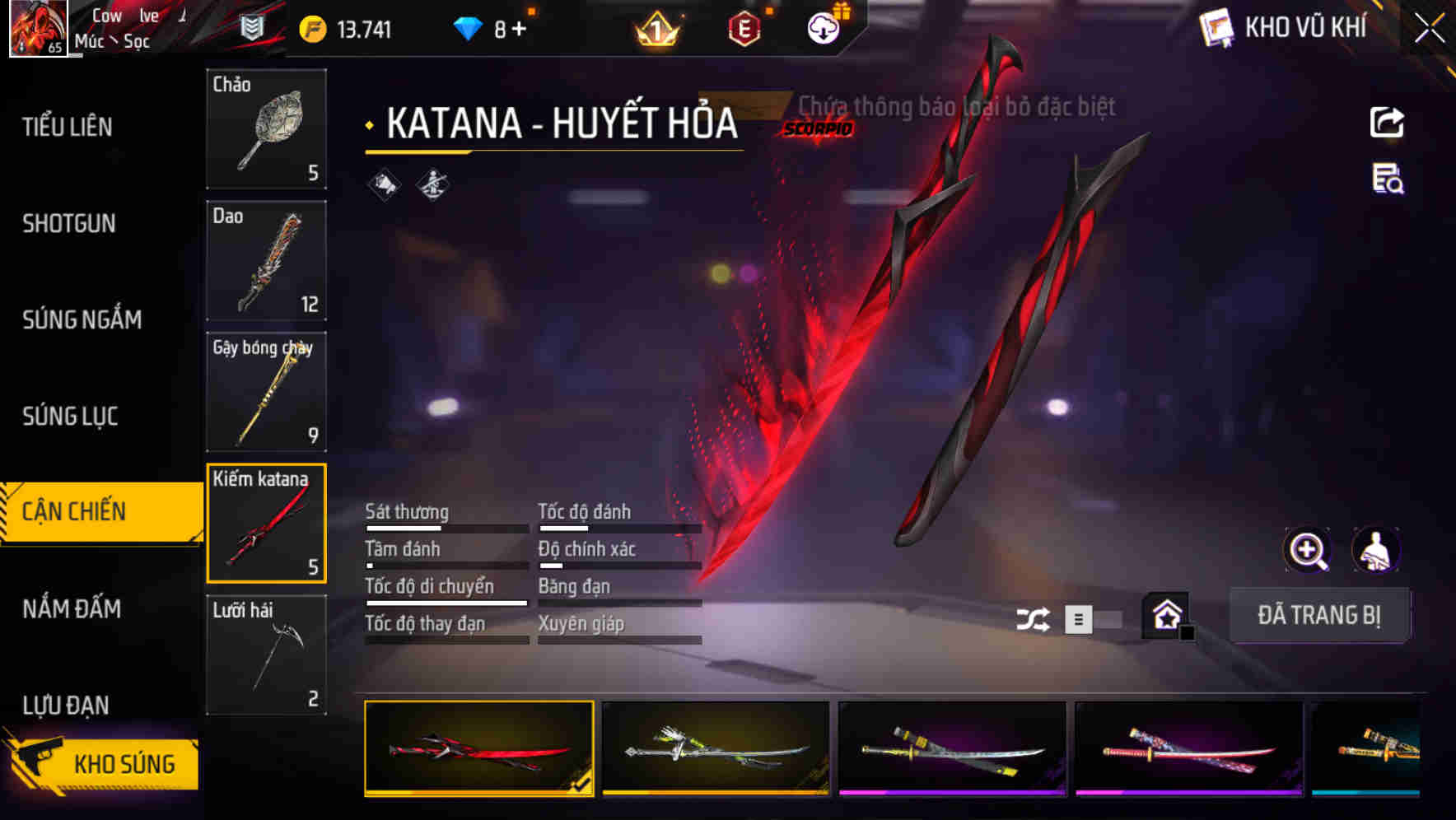1456x820 pixels.
Task: Click the Zoom magnifier icon near the katana
Action: coord(1307,550)
